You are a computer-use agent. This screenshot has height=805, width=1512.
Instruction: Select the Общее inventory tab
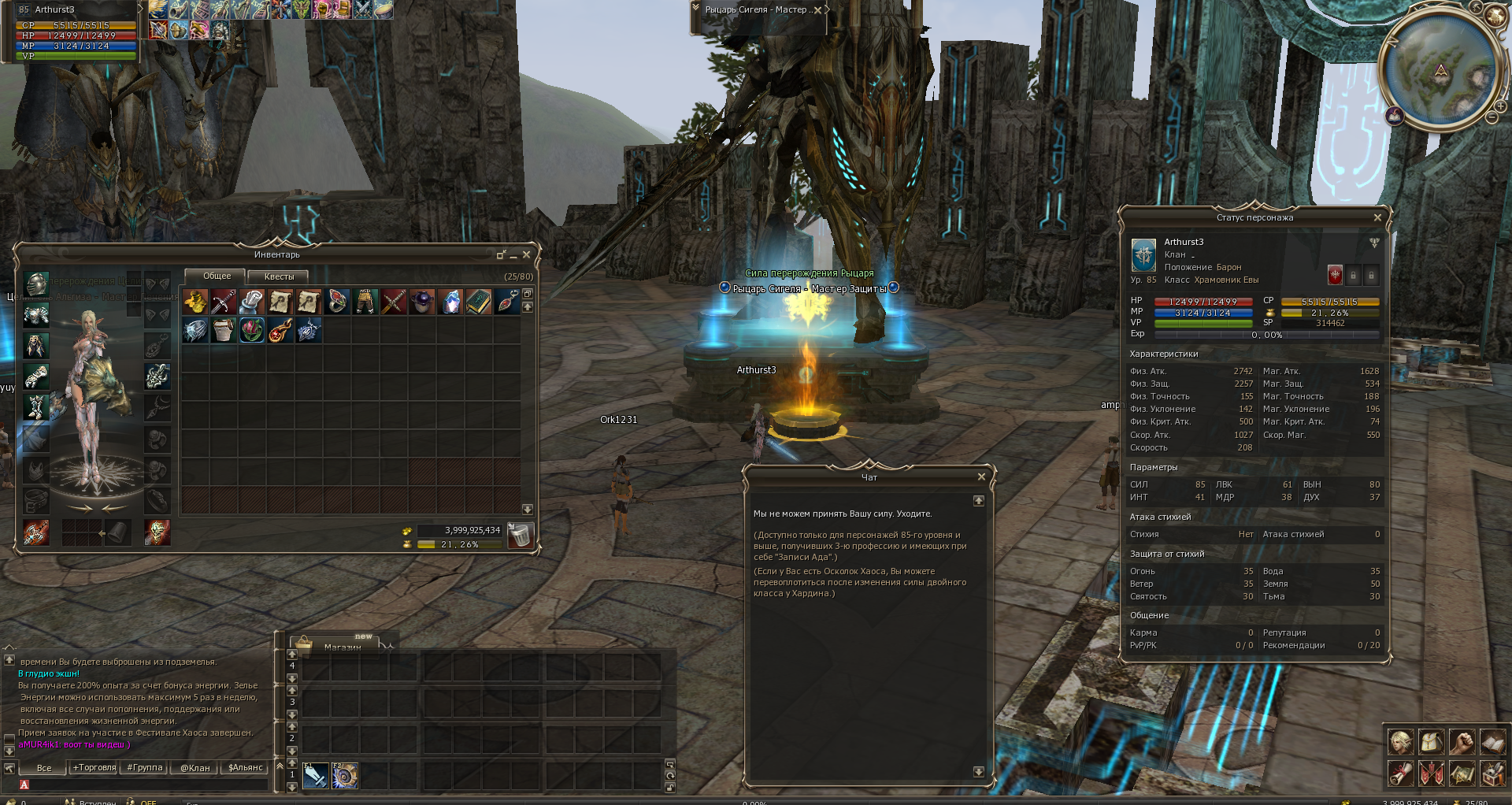(x=217, y=276)
